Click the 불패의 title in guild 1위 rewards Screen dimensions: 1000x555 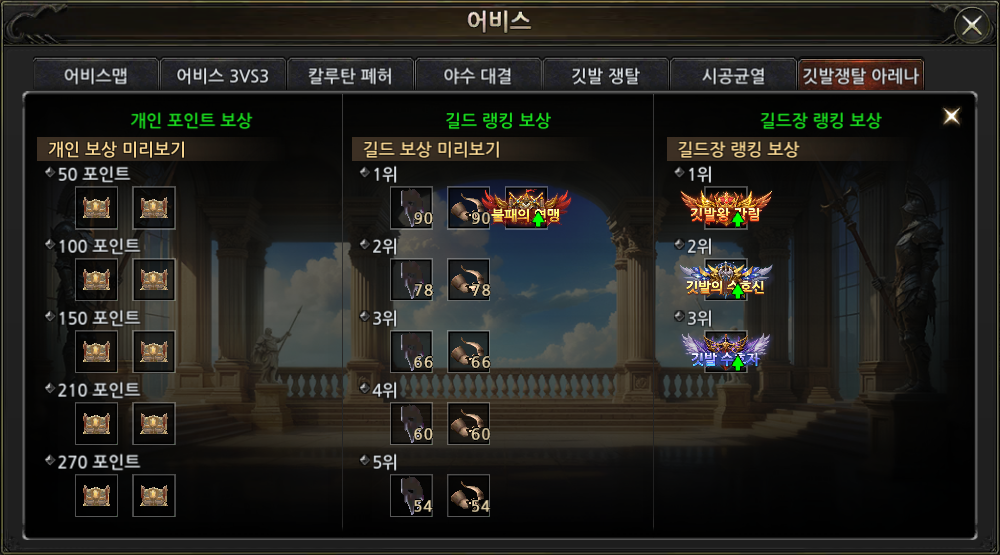click(x=526, y=208)
